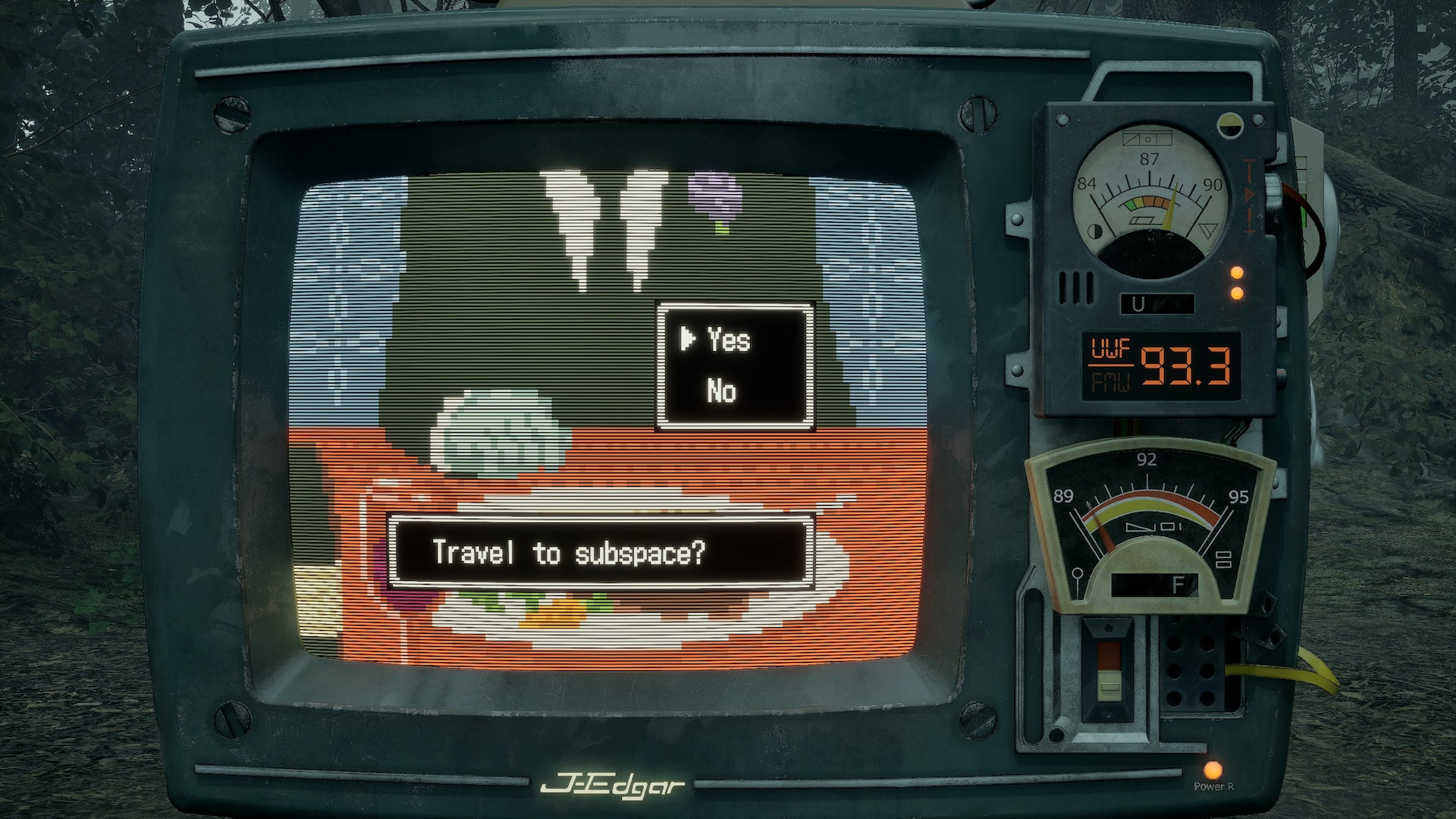Choose Yes to travel to subspace
Screen dimensions: 1456x819
tap(728, 340)
